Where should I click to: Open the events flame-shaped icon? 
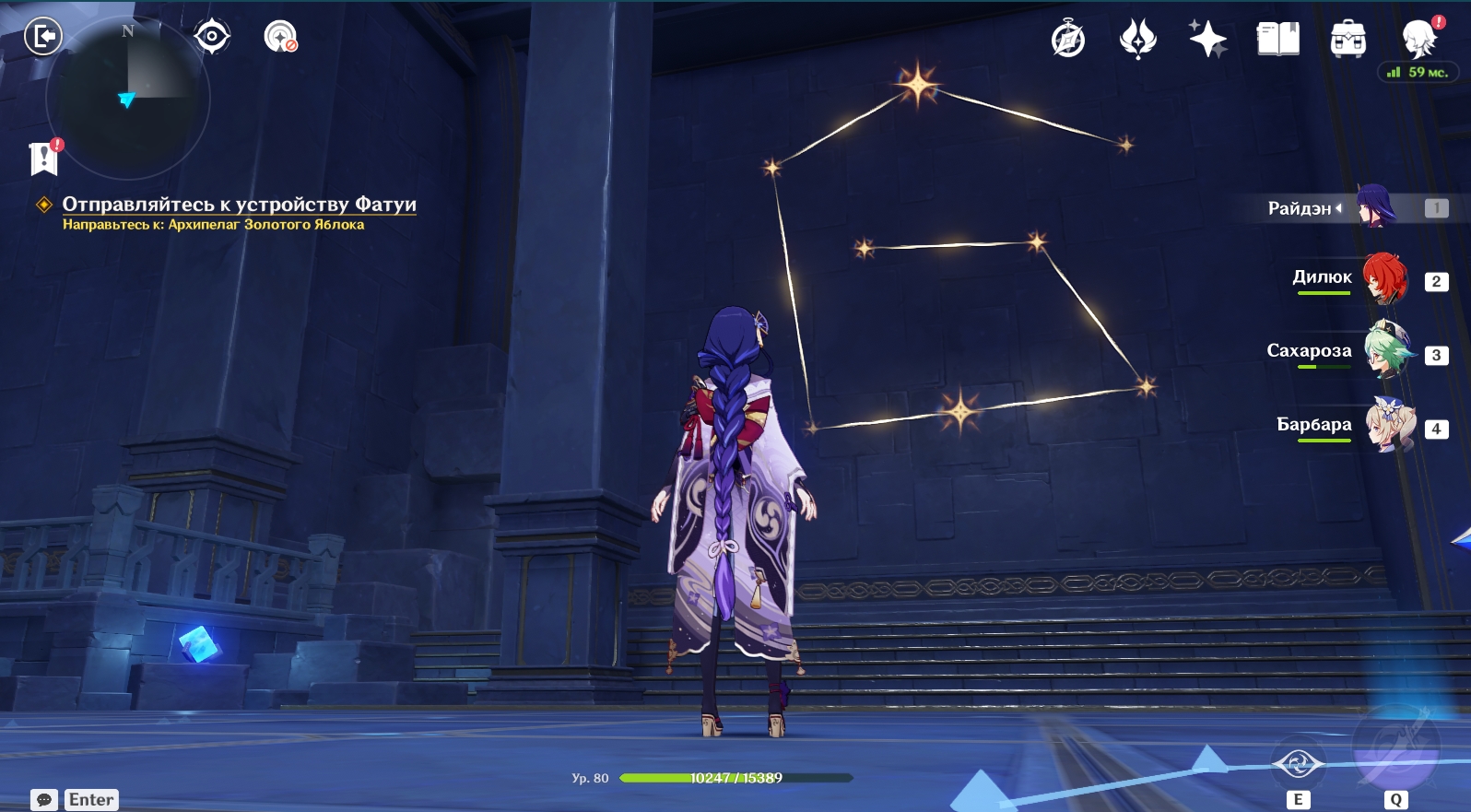click(x=1137, y=40)
